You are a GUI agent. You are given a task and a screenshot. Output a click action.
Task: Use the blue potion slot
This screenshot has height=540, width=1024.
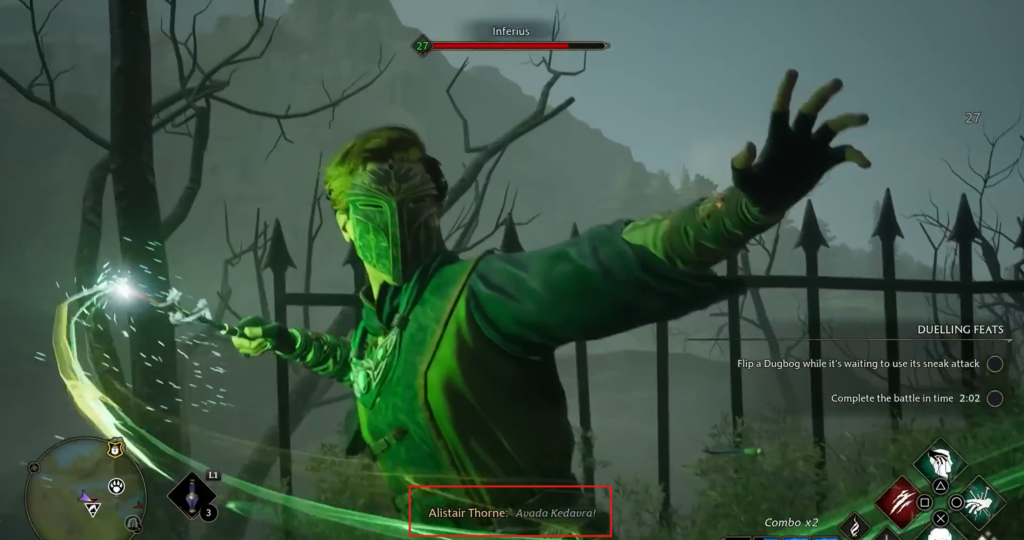[x=193, y=497]
